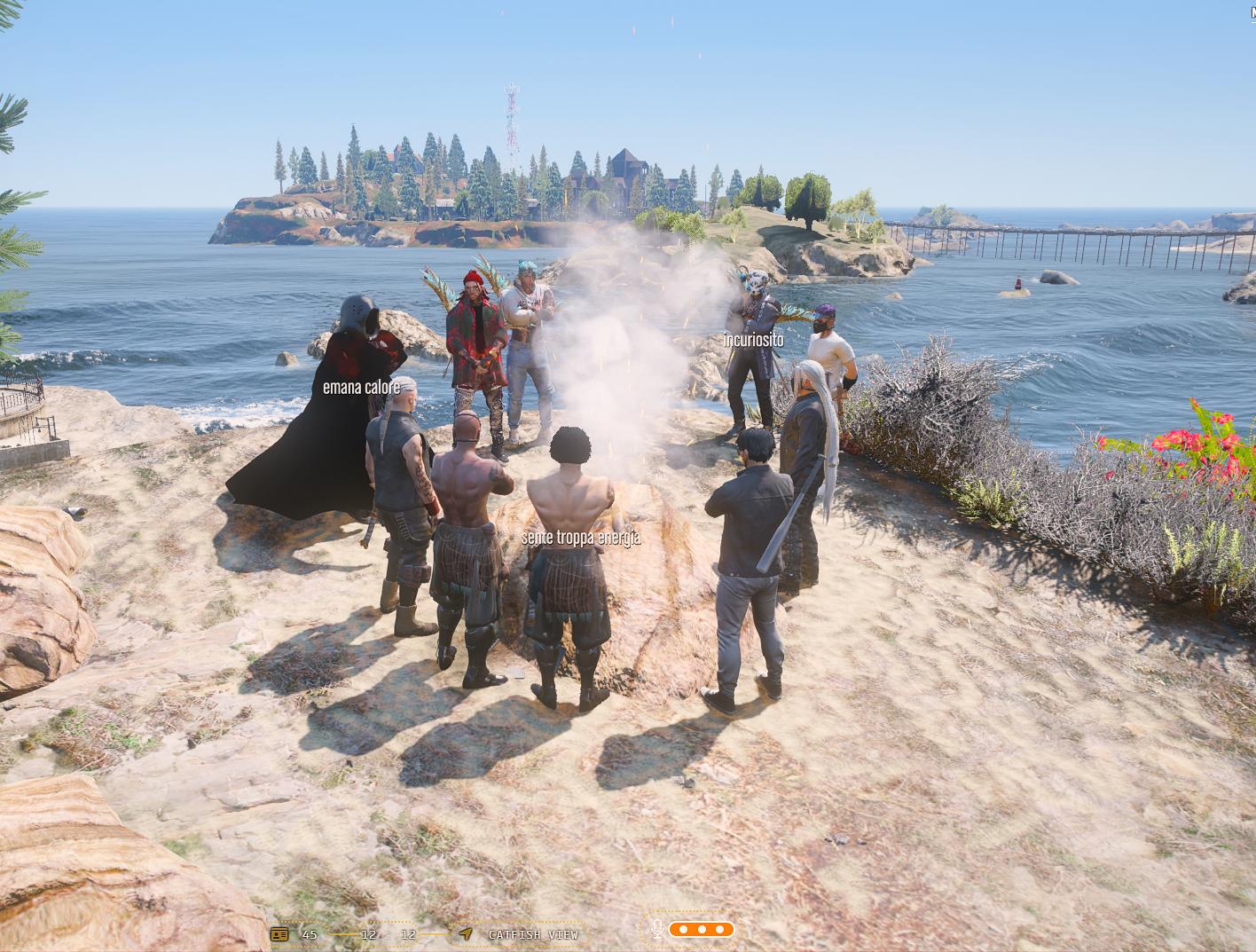
Task: Click the ID card icon in the HUD
Action: click(x=279, y=933)
